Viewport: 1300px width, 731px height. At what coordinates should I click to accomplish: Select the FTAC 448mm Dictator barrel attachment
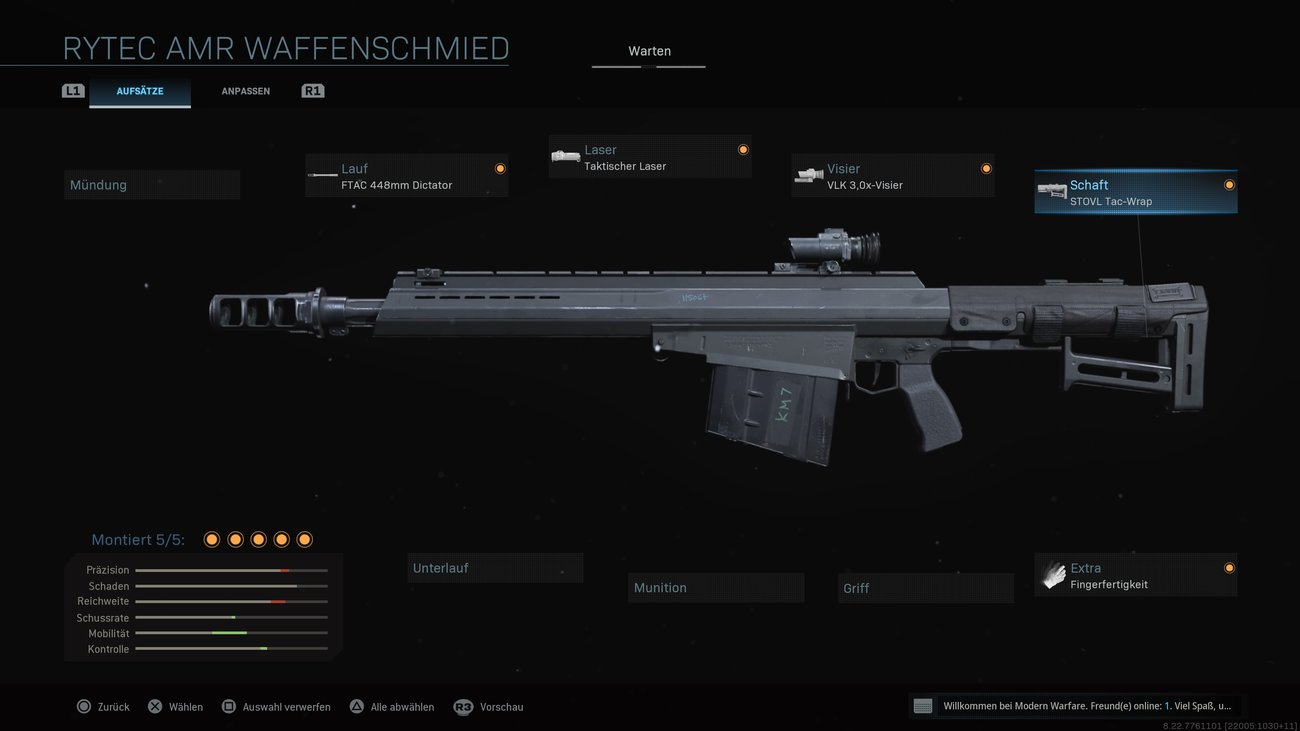pyautogui.click(x=406, y=175)
